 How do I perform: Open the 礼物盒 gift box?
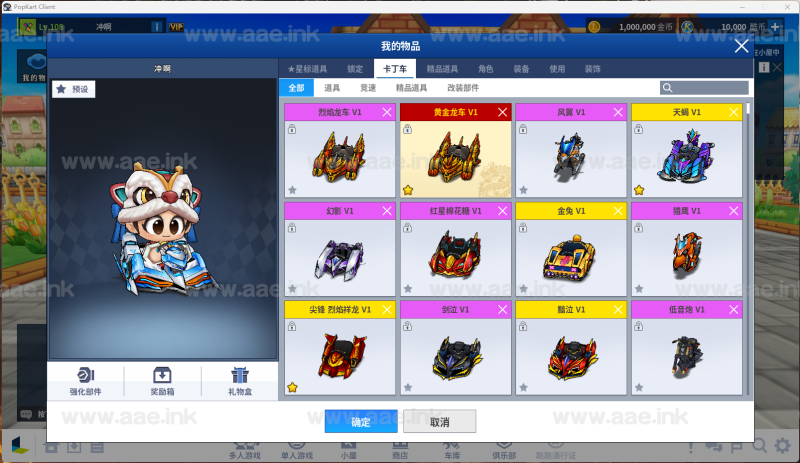(x=238, y=381)
